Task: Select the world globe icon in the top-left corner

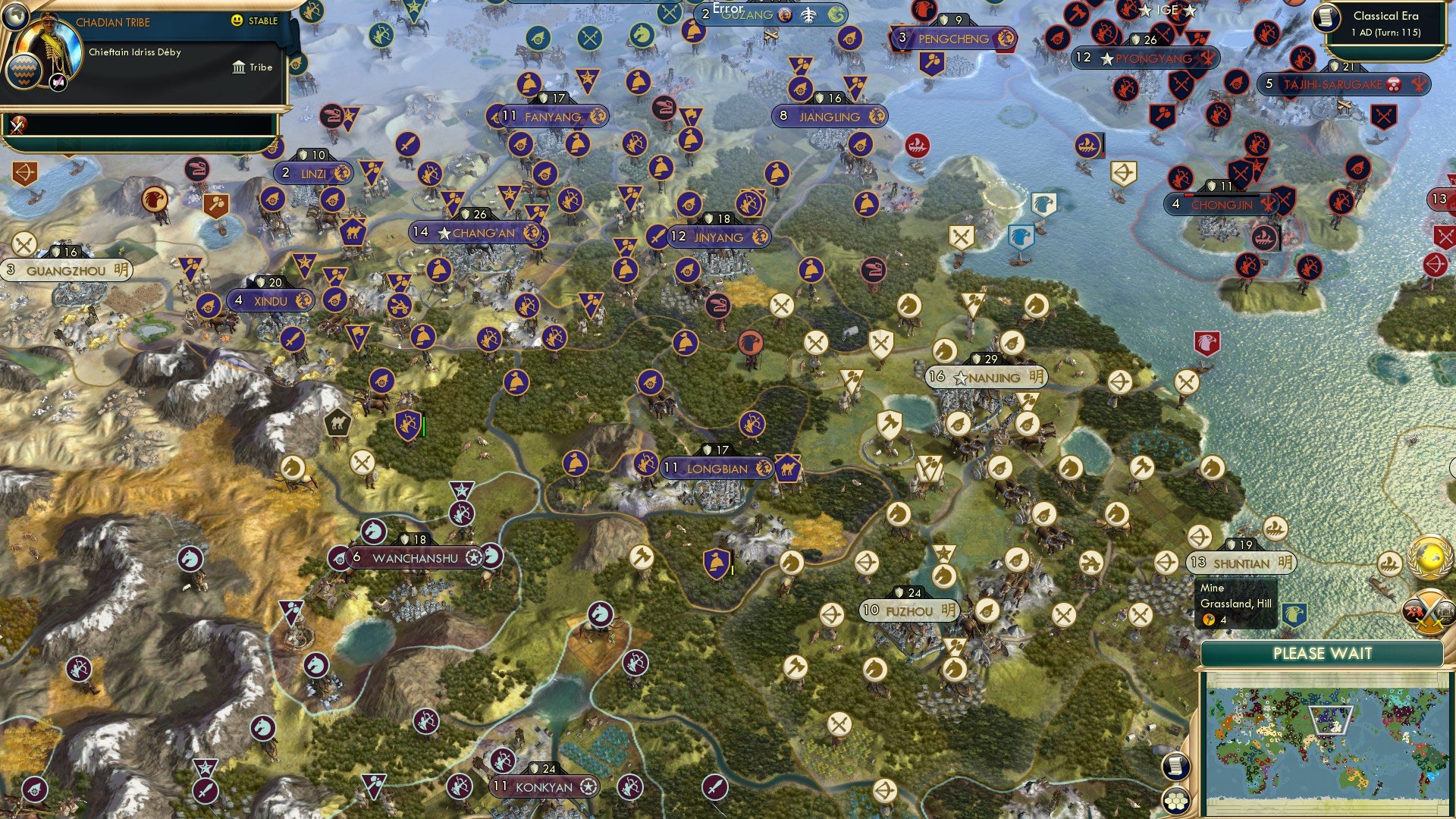Action: [x=15, y=17]
